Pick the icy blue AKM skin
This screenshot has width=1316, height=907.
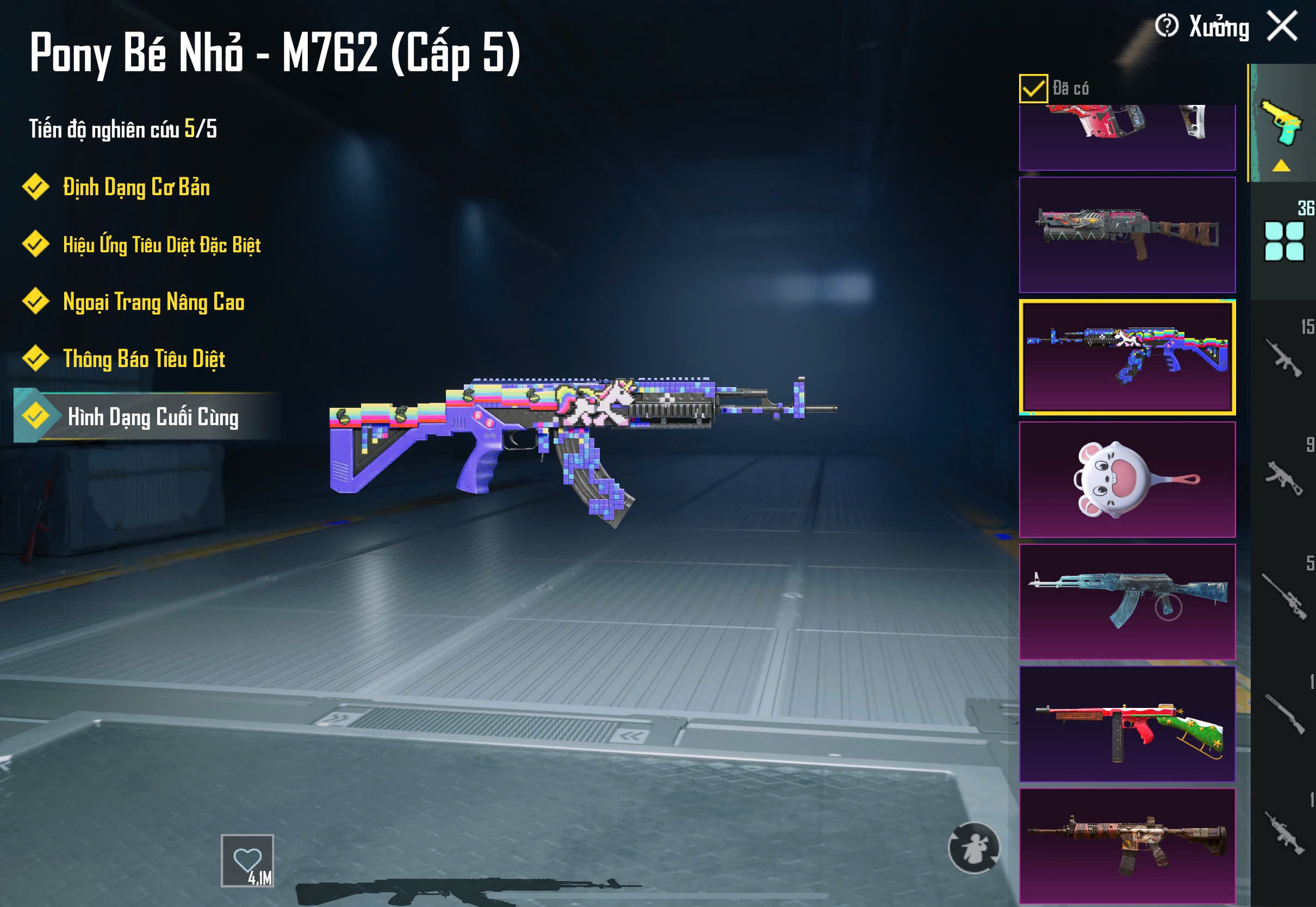coord(1127,602)
